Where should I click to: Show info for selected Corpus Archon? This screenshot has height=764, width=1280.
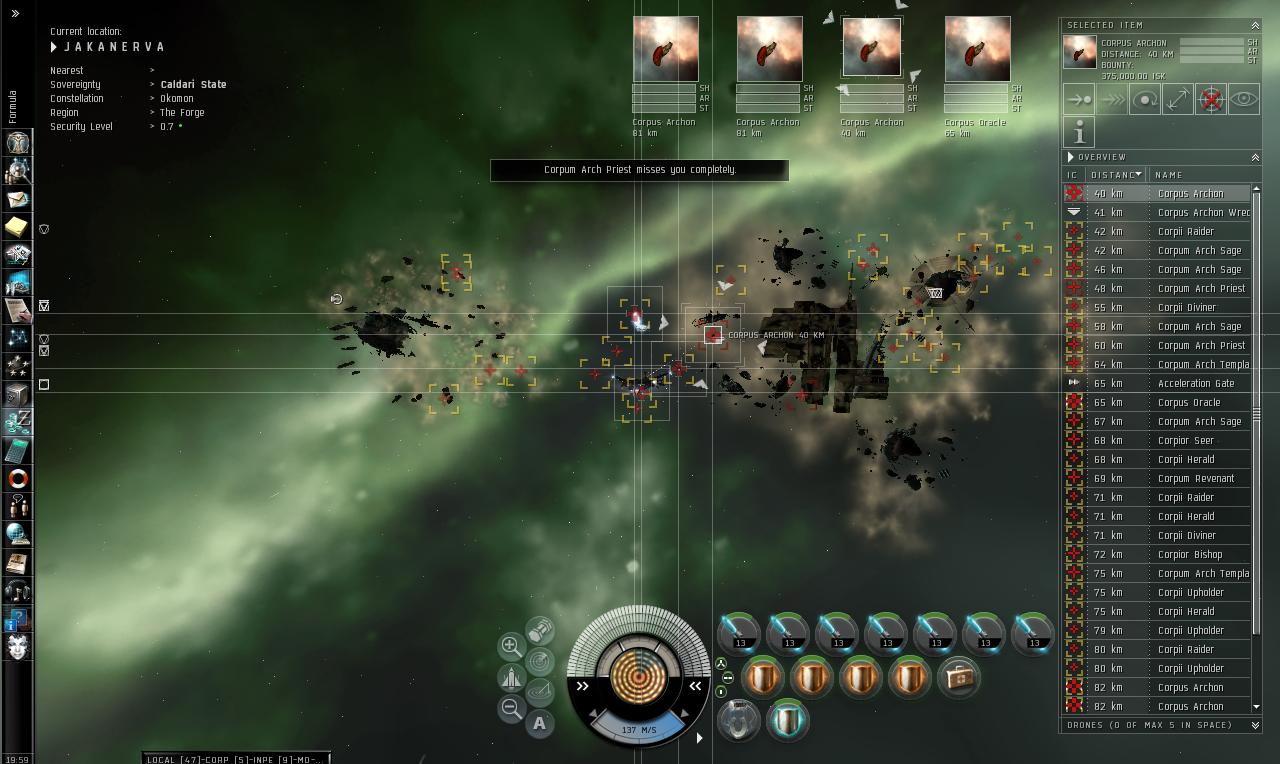click(1079, 132)
